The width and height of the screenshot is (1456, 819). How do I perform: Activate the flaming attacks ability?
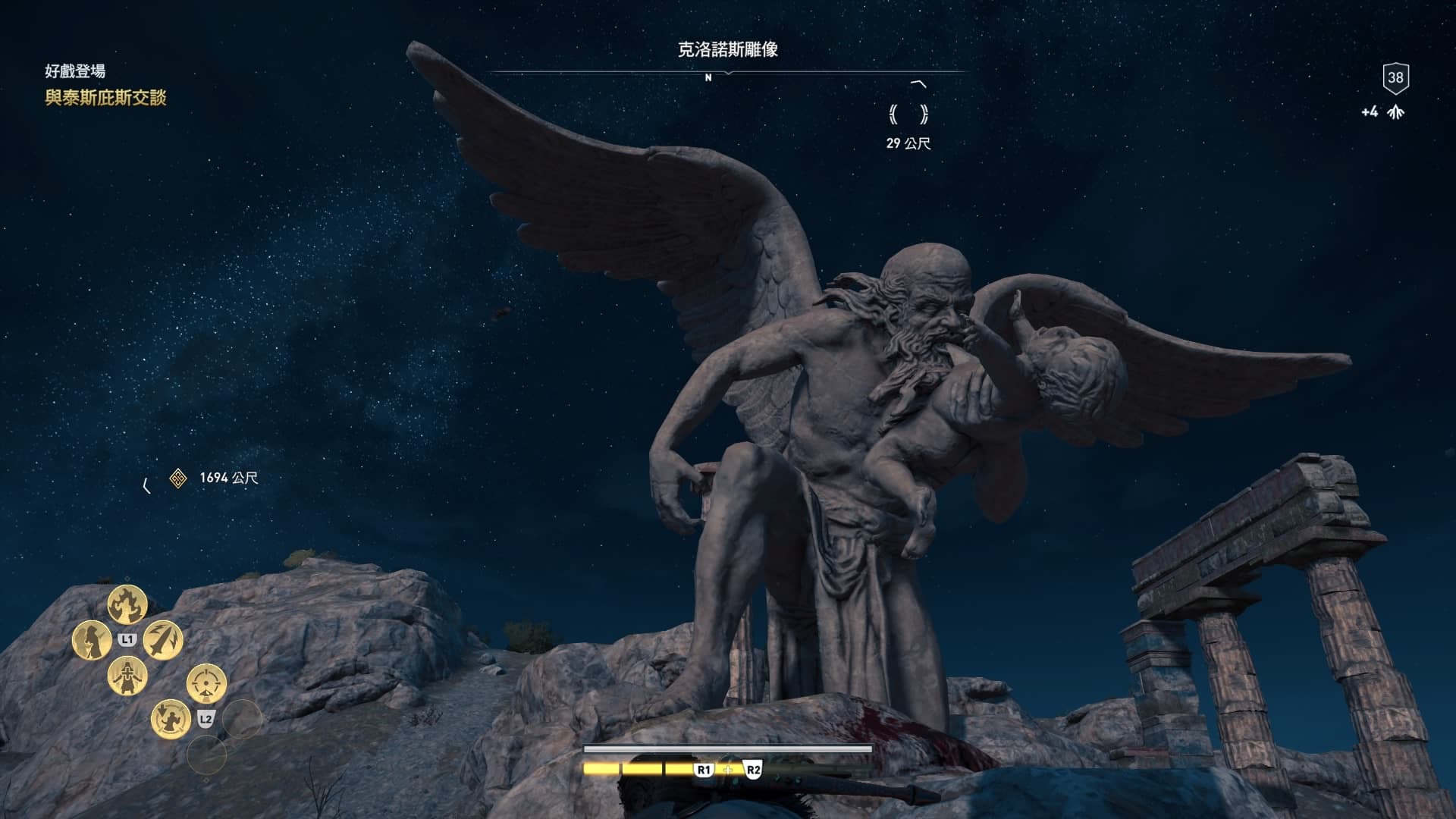[127, 604]
